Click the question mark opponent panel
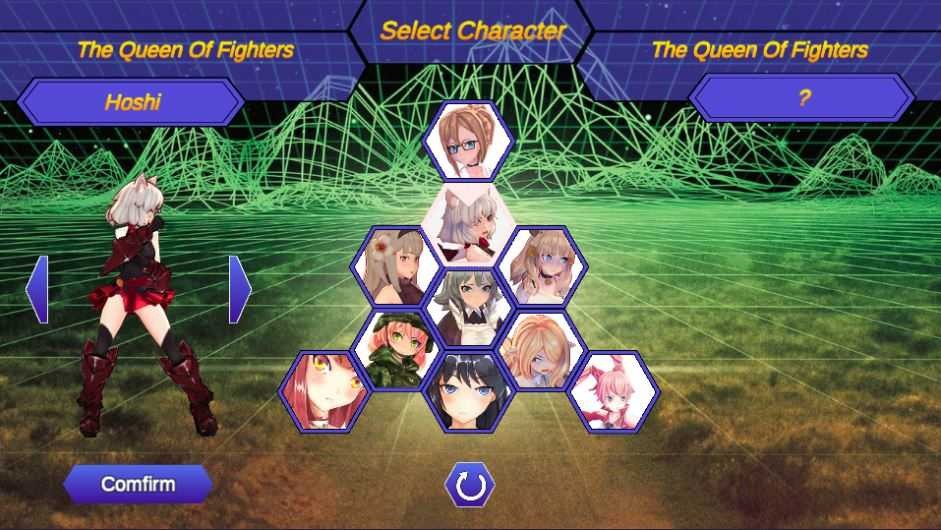This screenshot has width=941, height=530. tap(802, 98)
